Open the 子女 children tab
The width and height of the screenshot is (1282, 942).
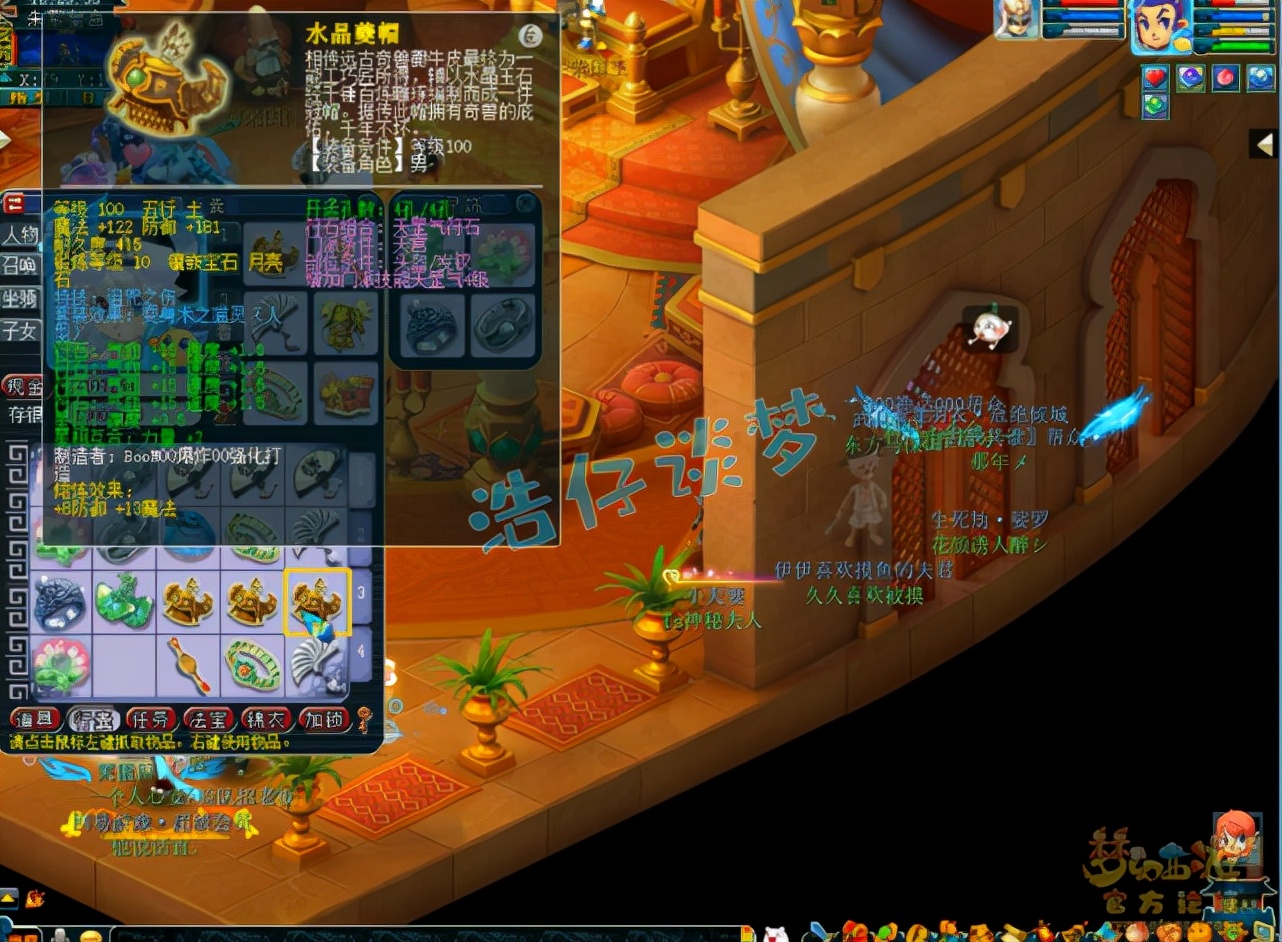point(20,329)
